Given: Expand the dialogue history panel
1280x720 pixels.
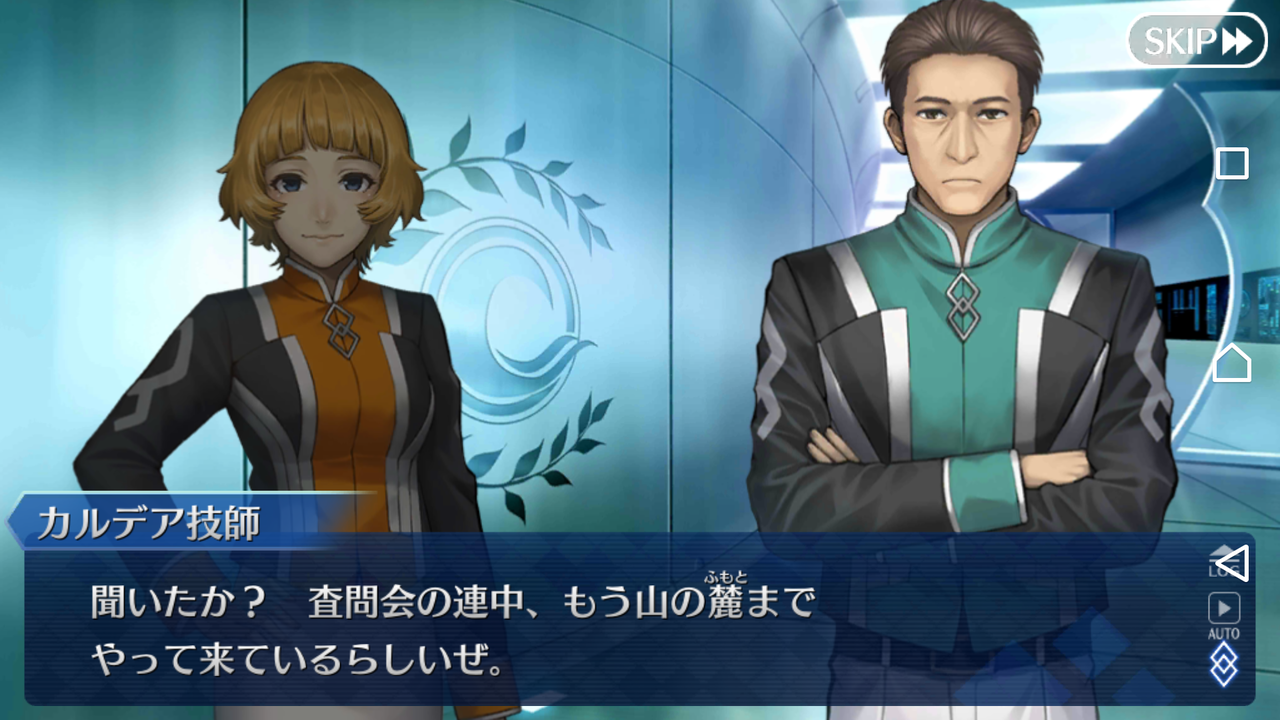Looking at the screenshot, I should (1222, 558).
